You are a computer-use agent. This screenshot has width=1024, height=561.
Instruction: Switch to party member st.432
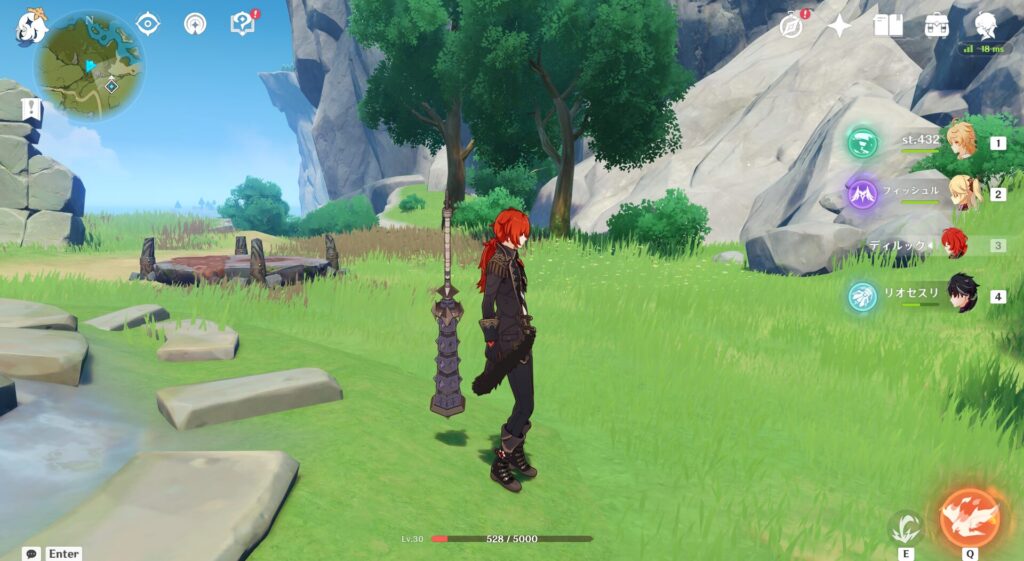963,142
